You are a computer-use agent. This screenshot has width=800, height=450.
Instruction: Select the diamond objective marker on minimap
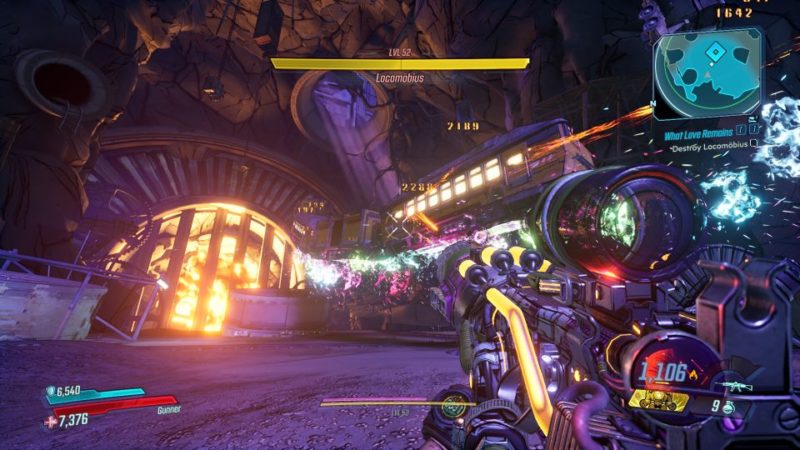(714, 52)
